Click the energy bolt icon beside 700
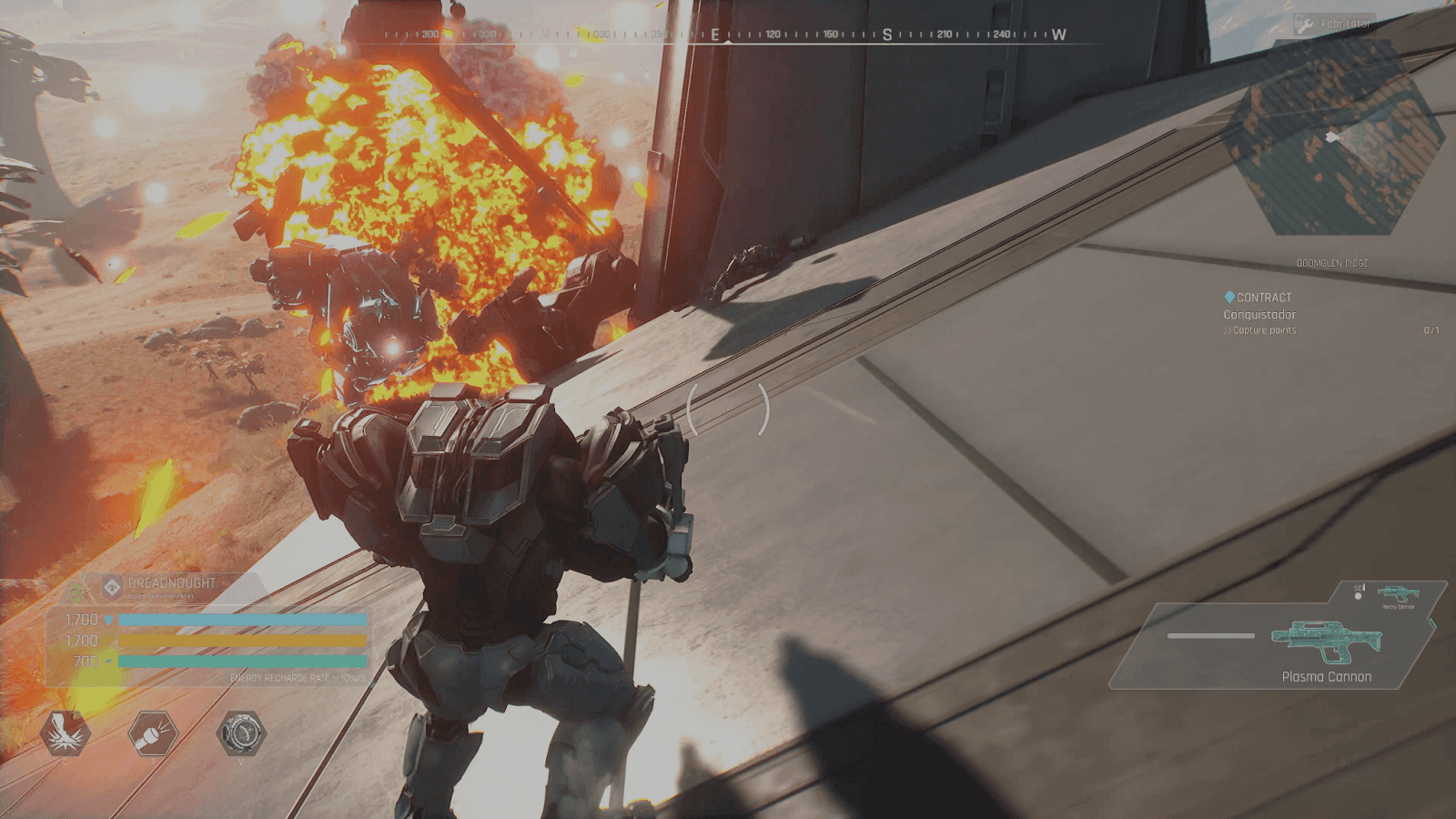Viewport: 1456px width, 819px height. (x=108, y=660)
